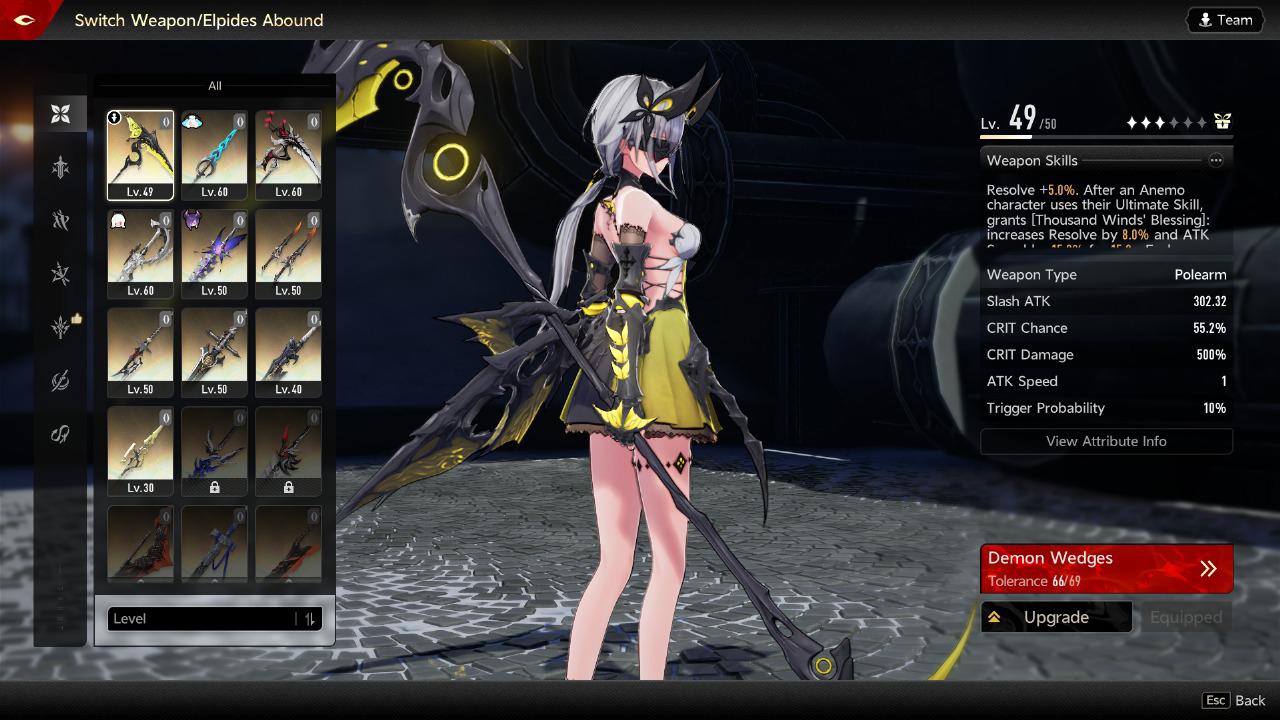Select the locked blue weapon

click(x=214, y=451)
